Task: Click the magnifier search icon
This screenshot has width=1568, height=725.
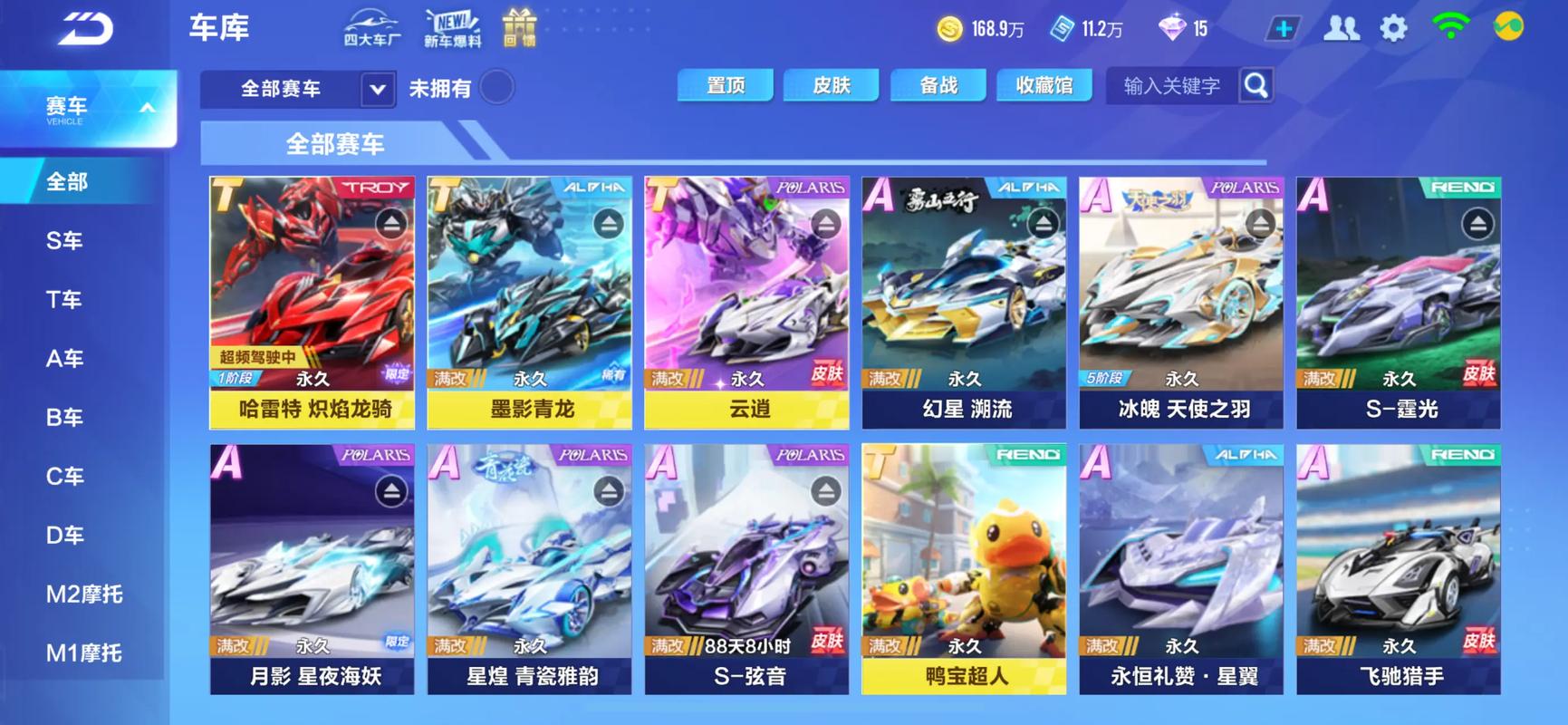Action: pos(1256,86)
